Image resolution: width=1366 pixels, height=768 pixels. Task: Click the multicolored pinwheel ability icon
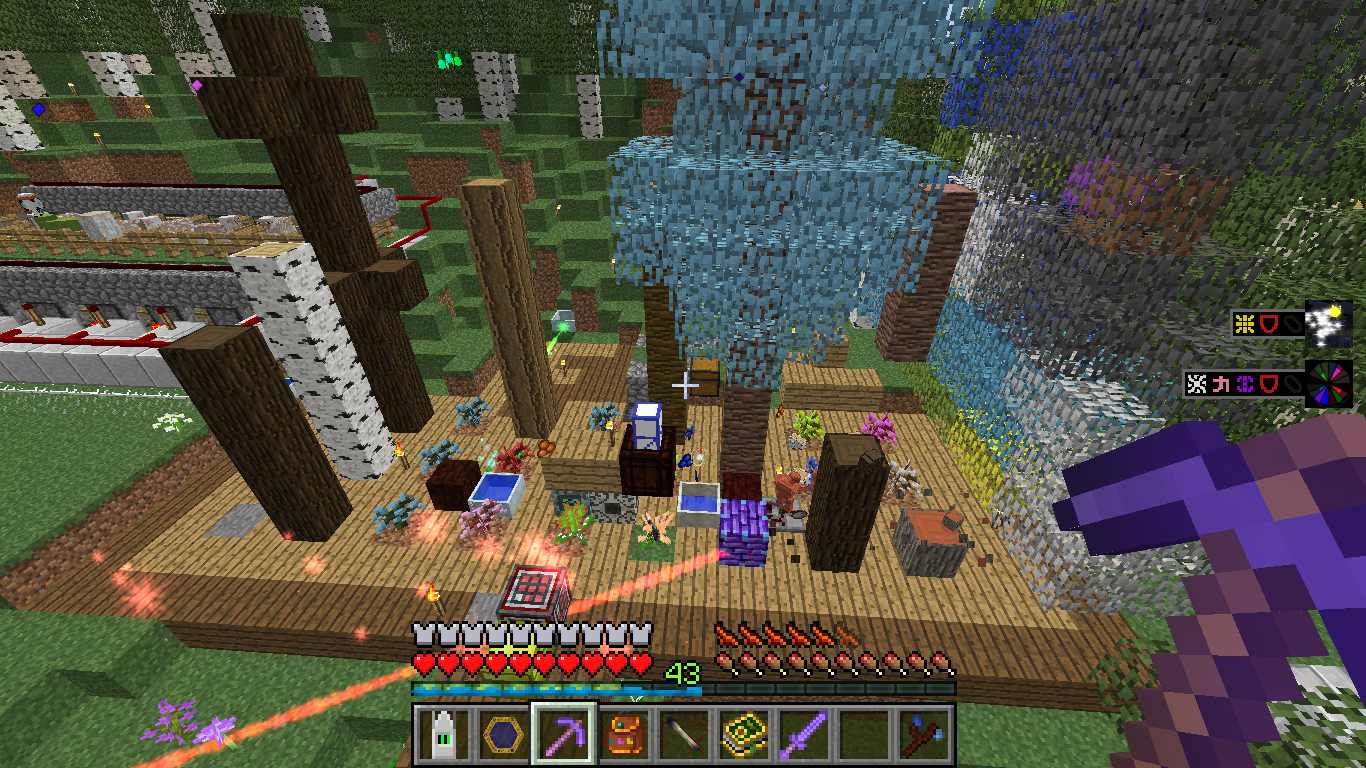click(1329, 384)
